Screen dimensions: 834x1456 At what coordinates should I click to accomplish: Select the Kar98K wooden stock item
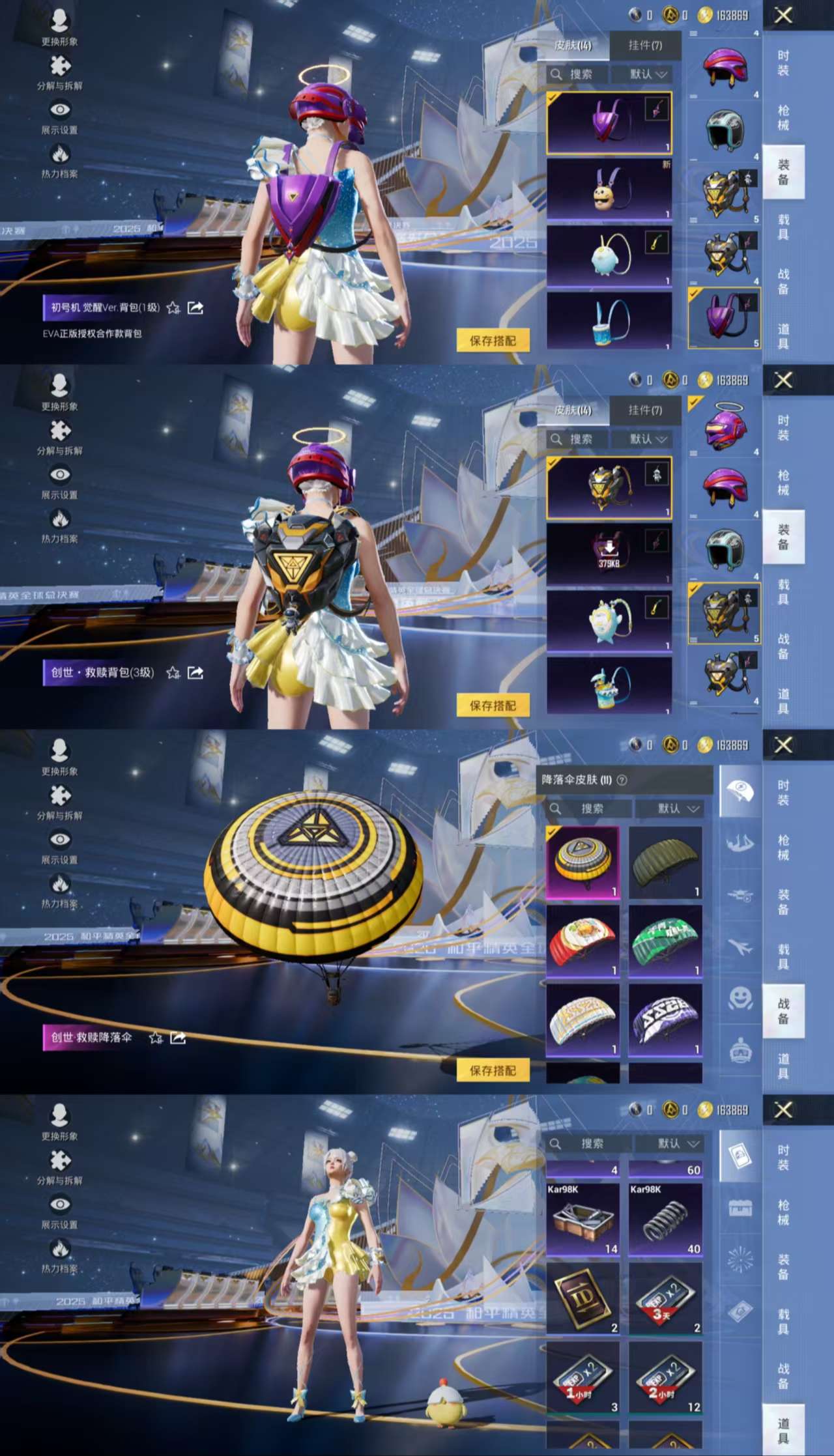(x=582, y=1220)
